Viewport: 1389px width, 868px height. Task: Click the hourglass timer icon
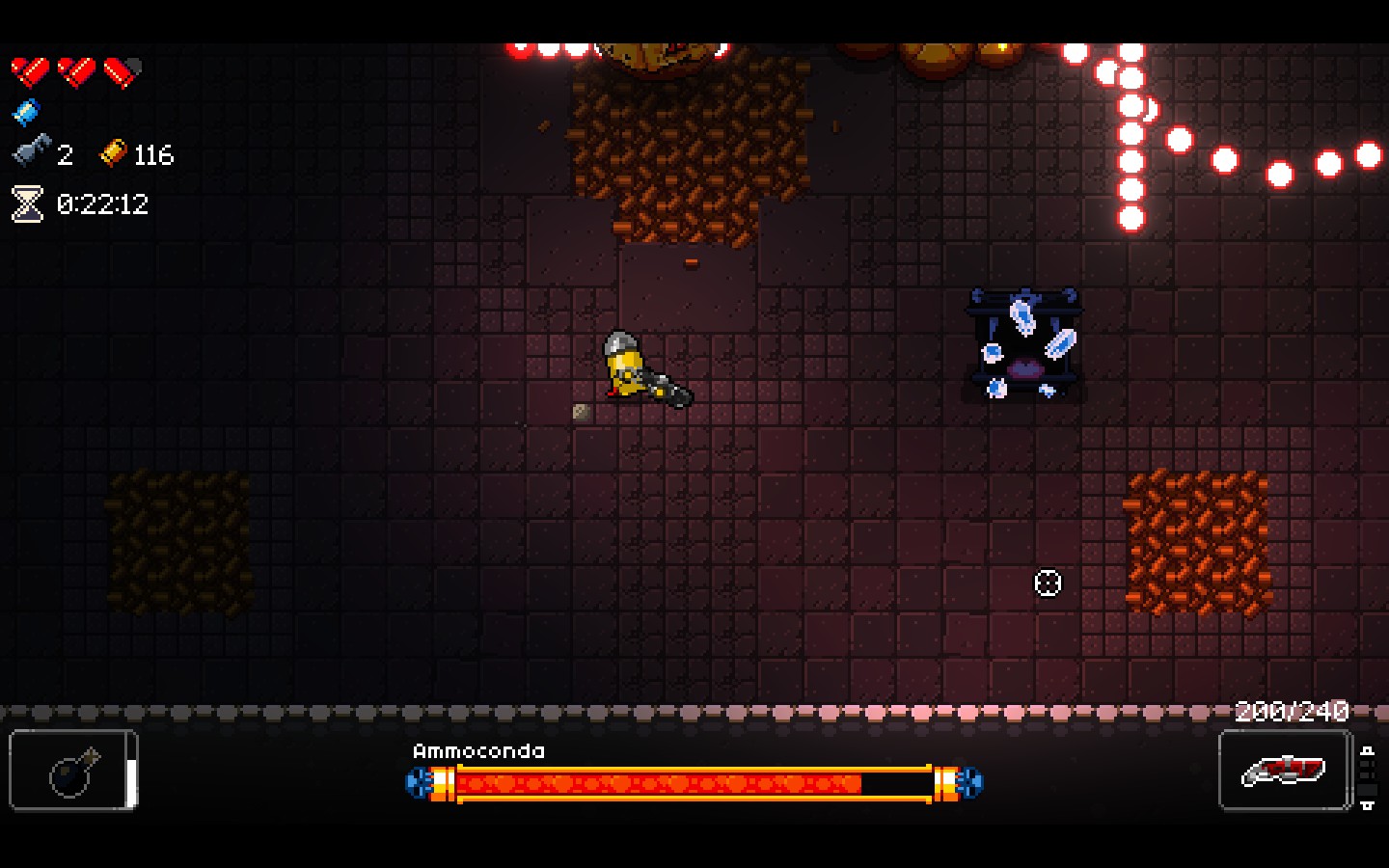pos(27,203)
